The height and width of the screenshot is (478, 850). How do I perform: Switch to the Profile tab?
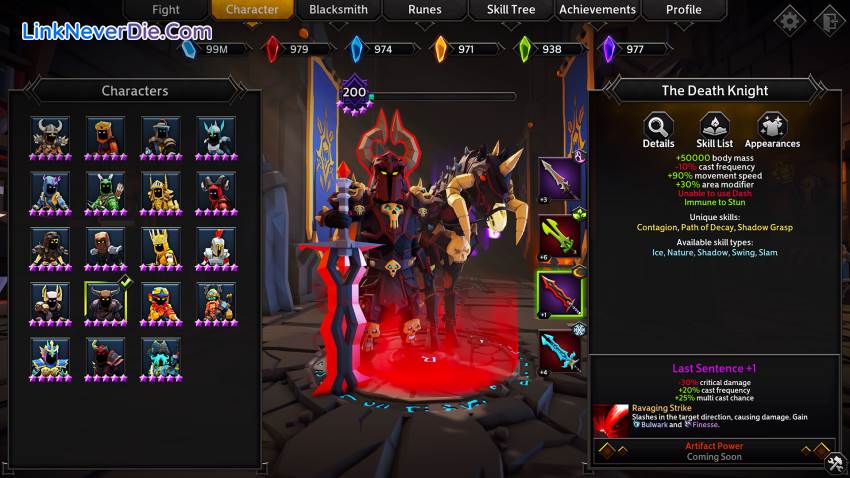684,10
